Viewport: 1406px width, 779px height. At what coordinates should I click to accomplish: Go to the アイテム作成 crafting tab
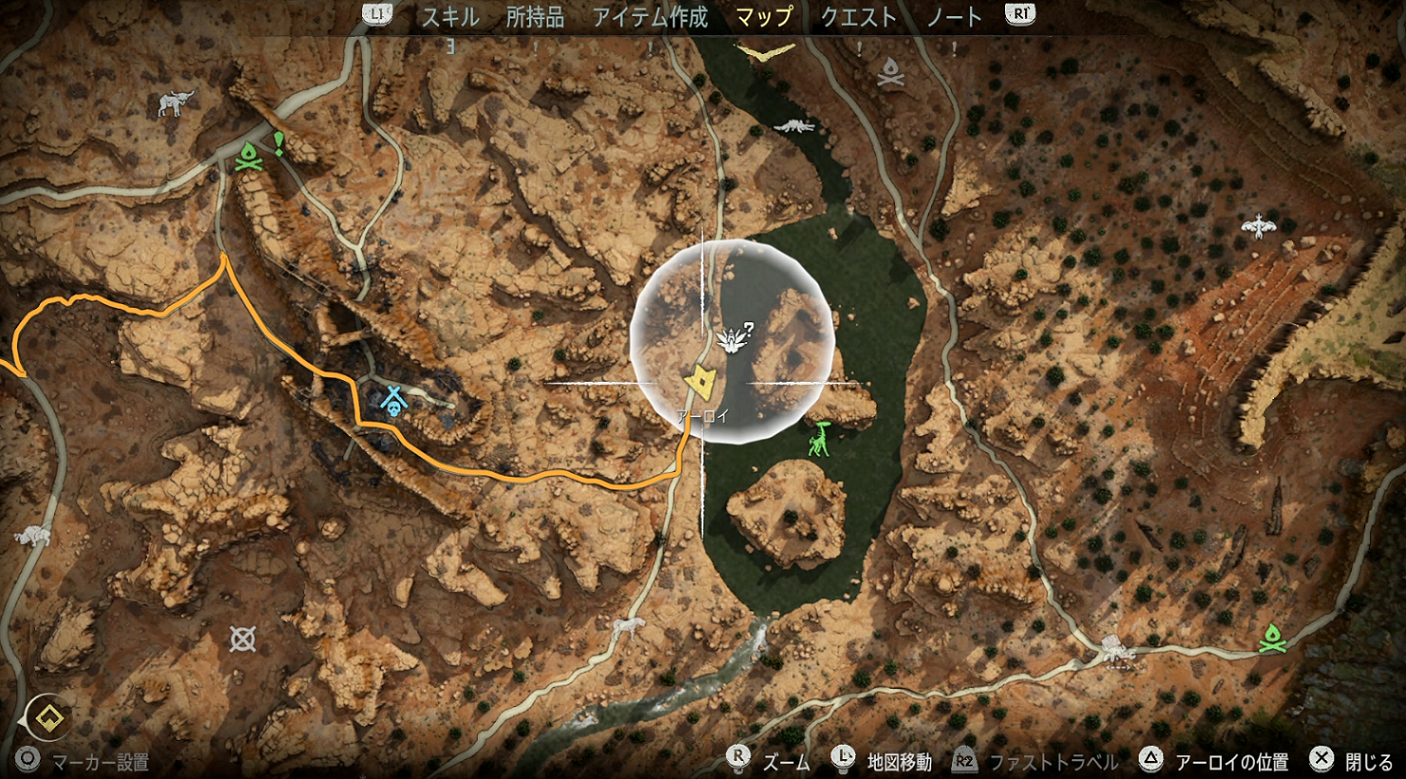point(650,17)
